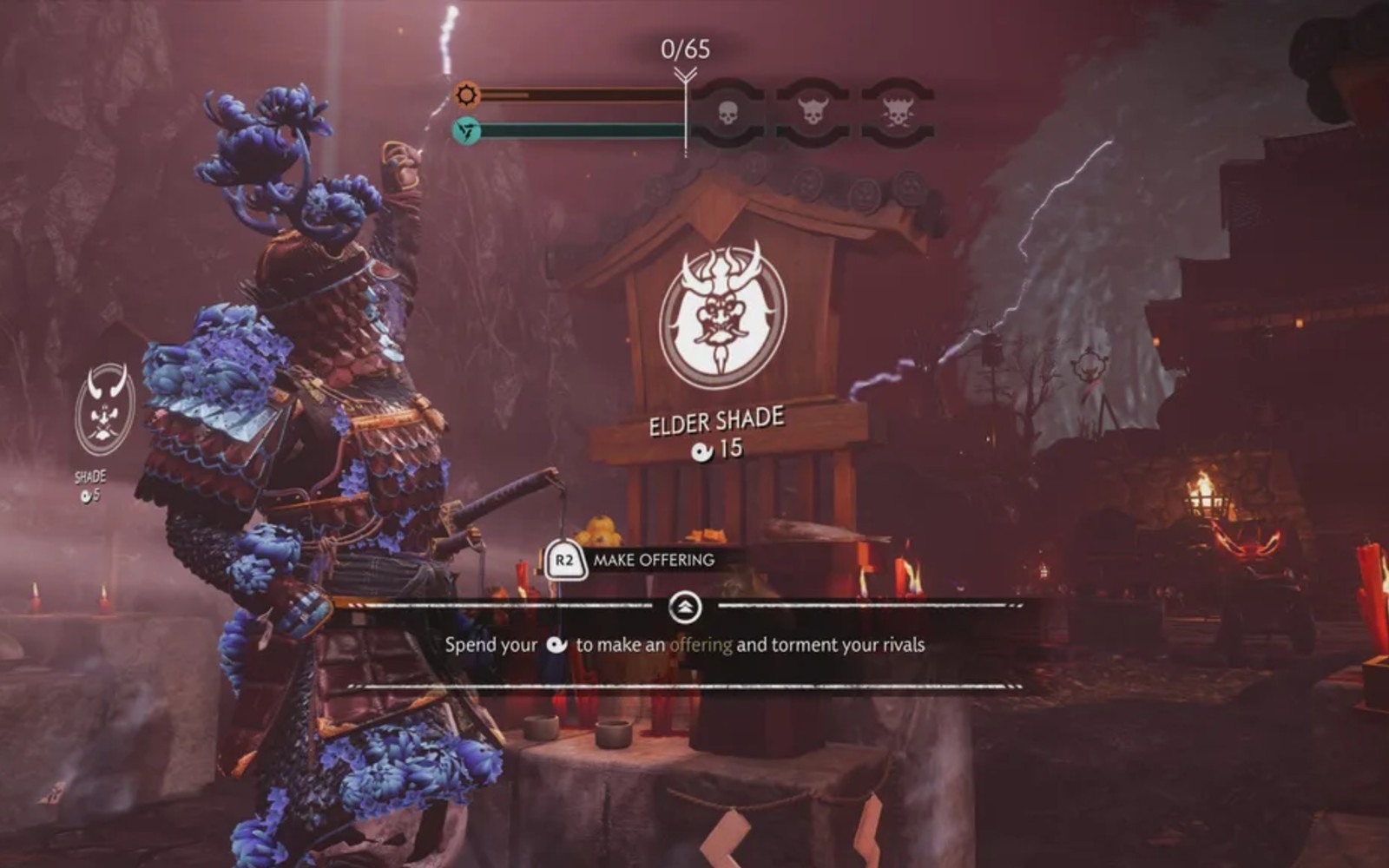Select the Elder Shade offering emblem
The width and height of the screenshot is (1389, 868).
point(722,315)
